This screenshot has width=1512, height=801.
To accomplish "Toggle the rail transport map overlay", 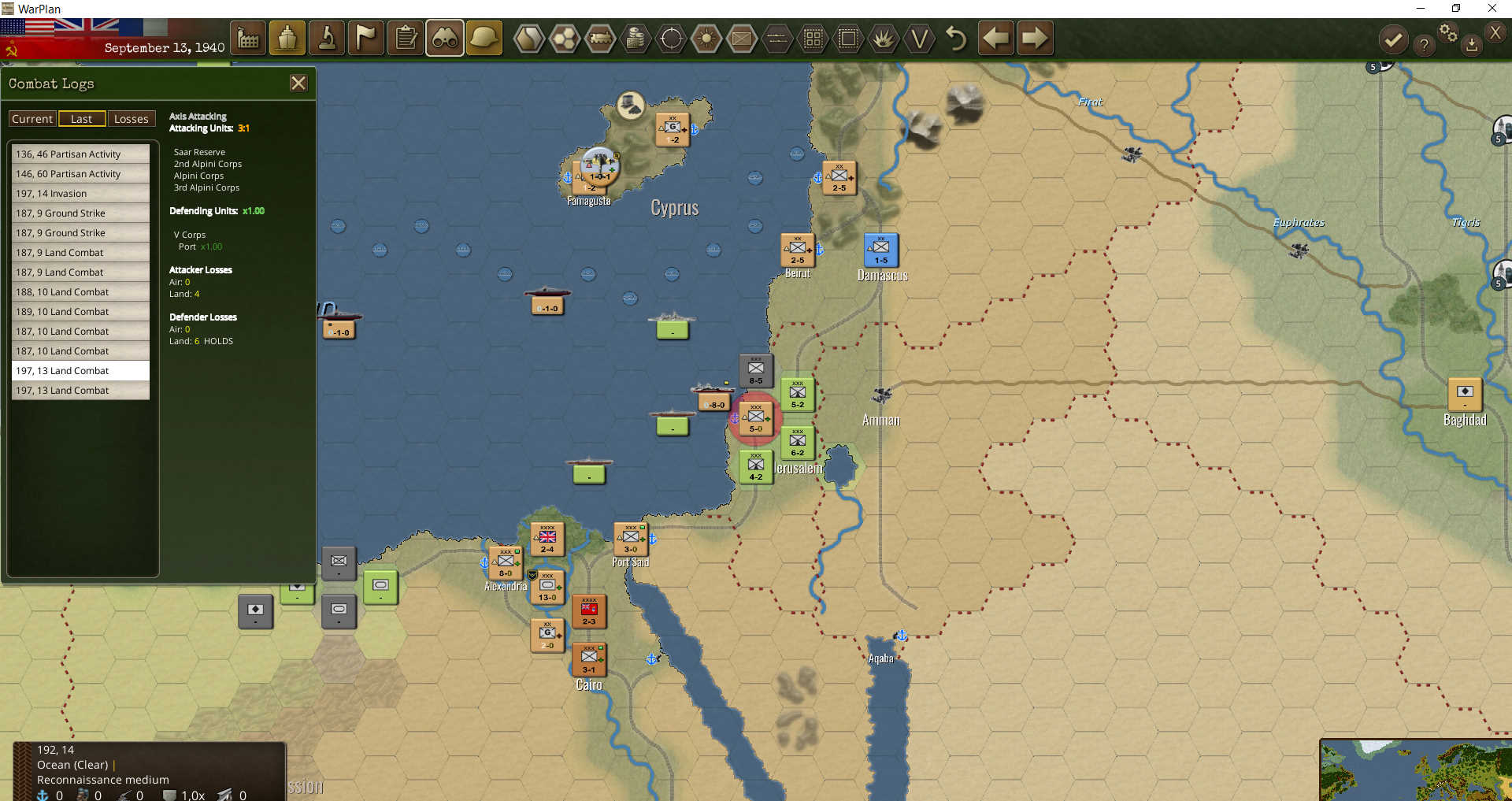I will [x=601, y=37].
